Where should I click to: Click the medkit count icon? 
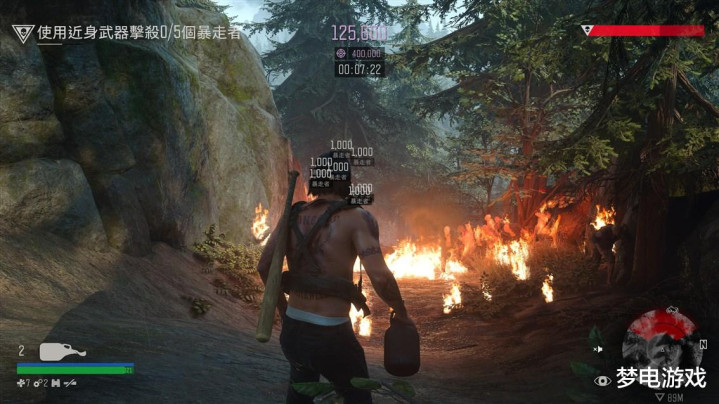tap(22, 382)
